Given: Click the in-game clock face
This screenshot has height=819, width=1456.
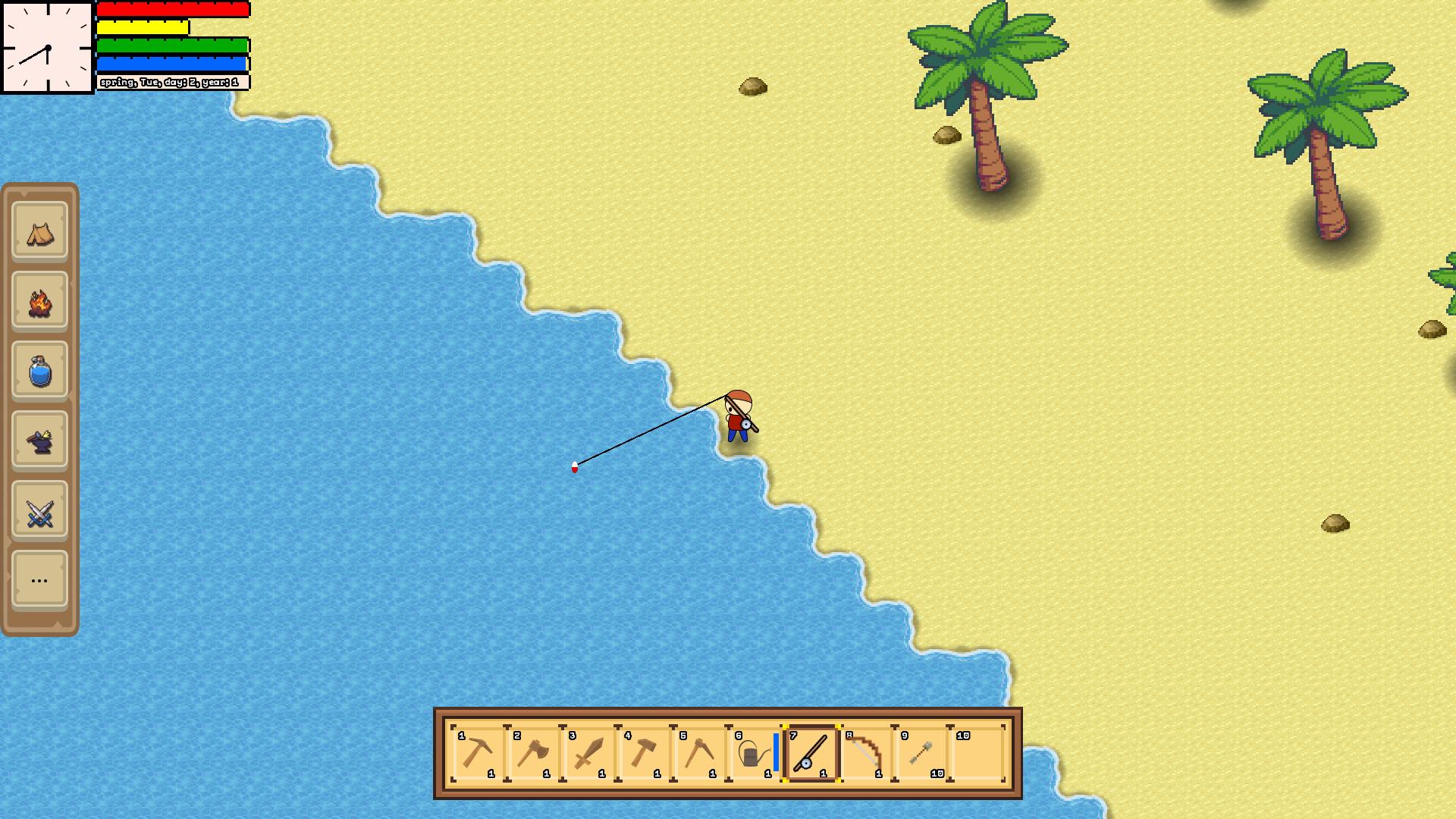Looking at the screenshot, I should point(45,45).
